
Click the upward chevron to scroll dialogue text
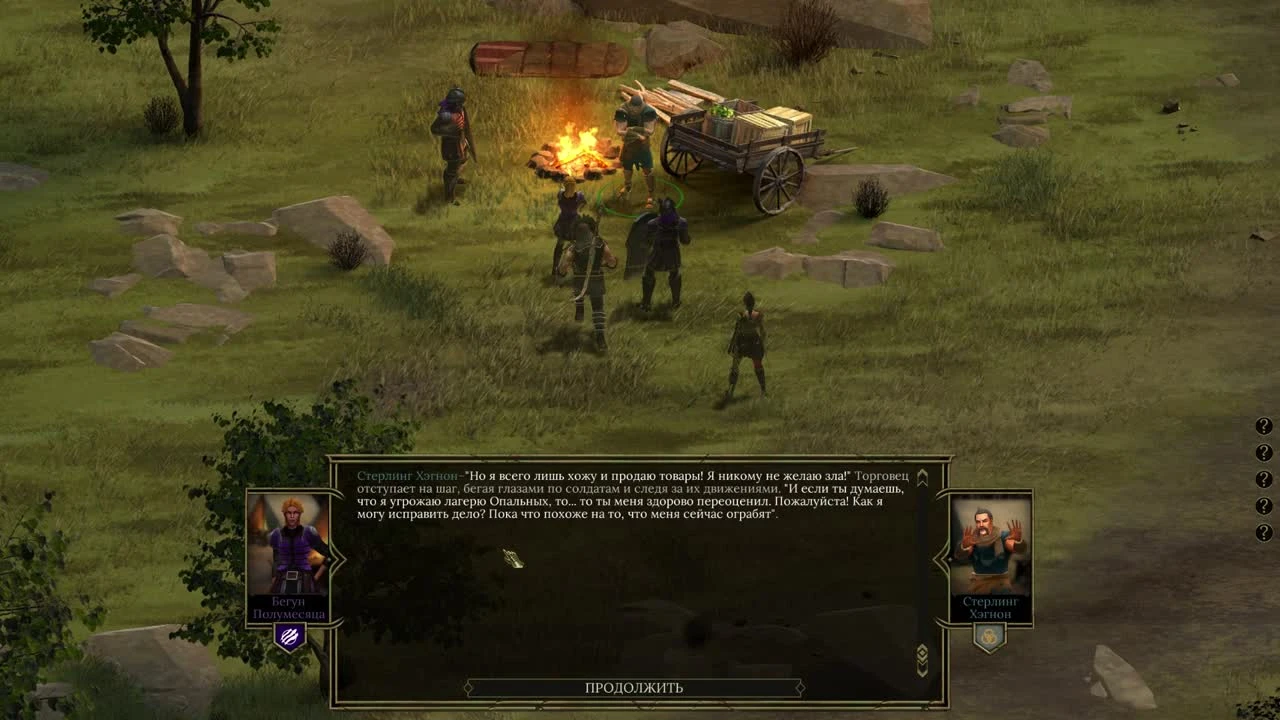click(922, 476)
